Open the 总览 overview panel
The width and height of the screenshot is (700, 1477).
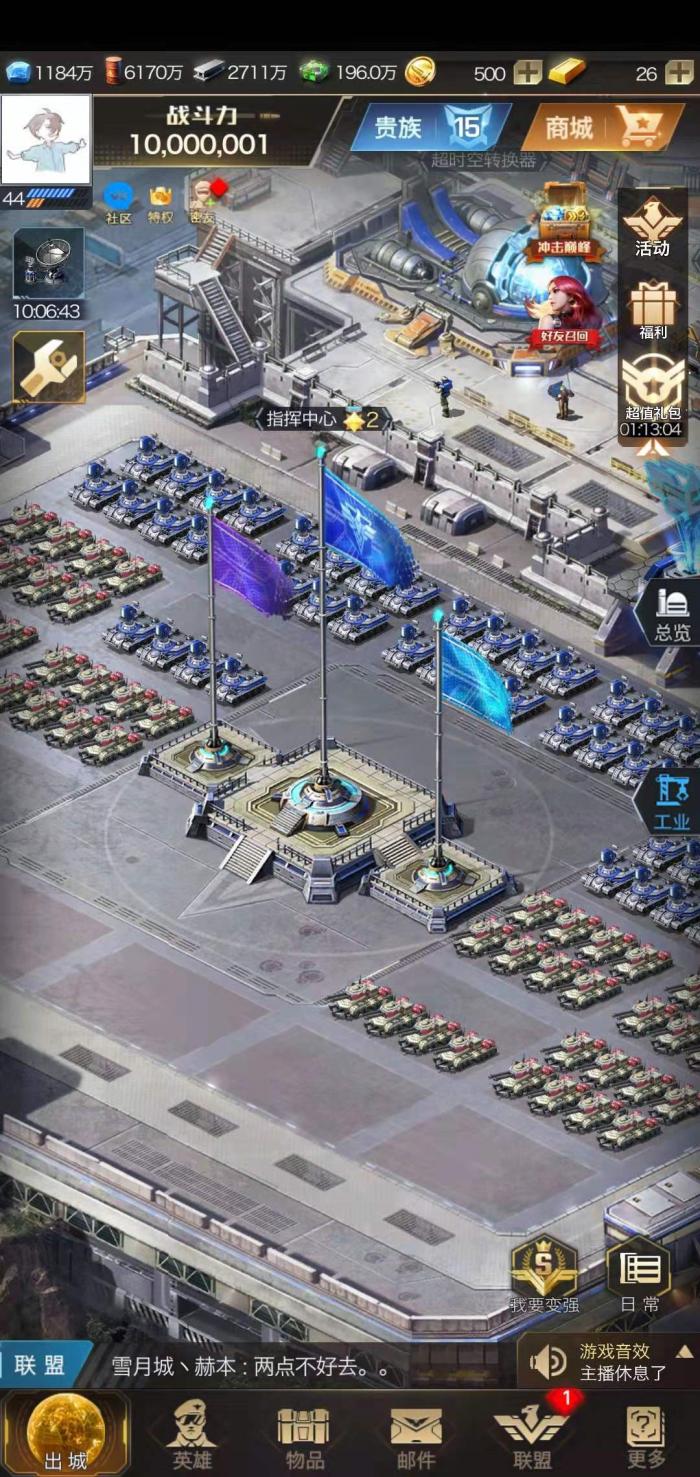point(671,612)
